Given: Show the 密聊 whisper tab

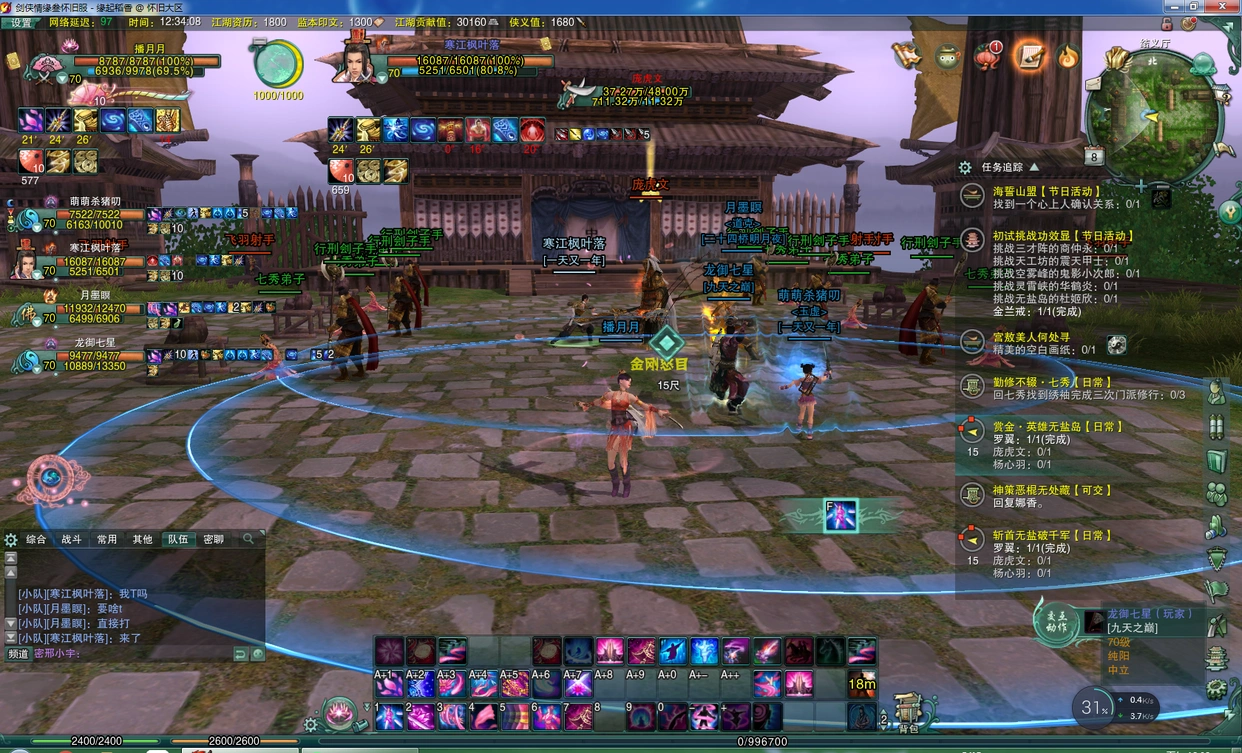Looking at the screenshot, I should (x=214, y=539).
